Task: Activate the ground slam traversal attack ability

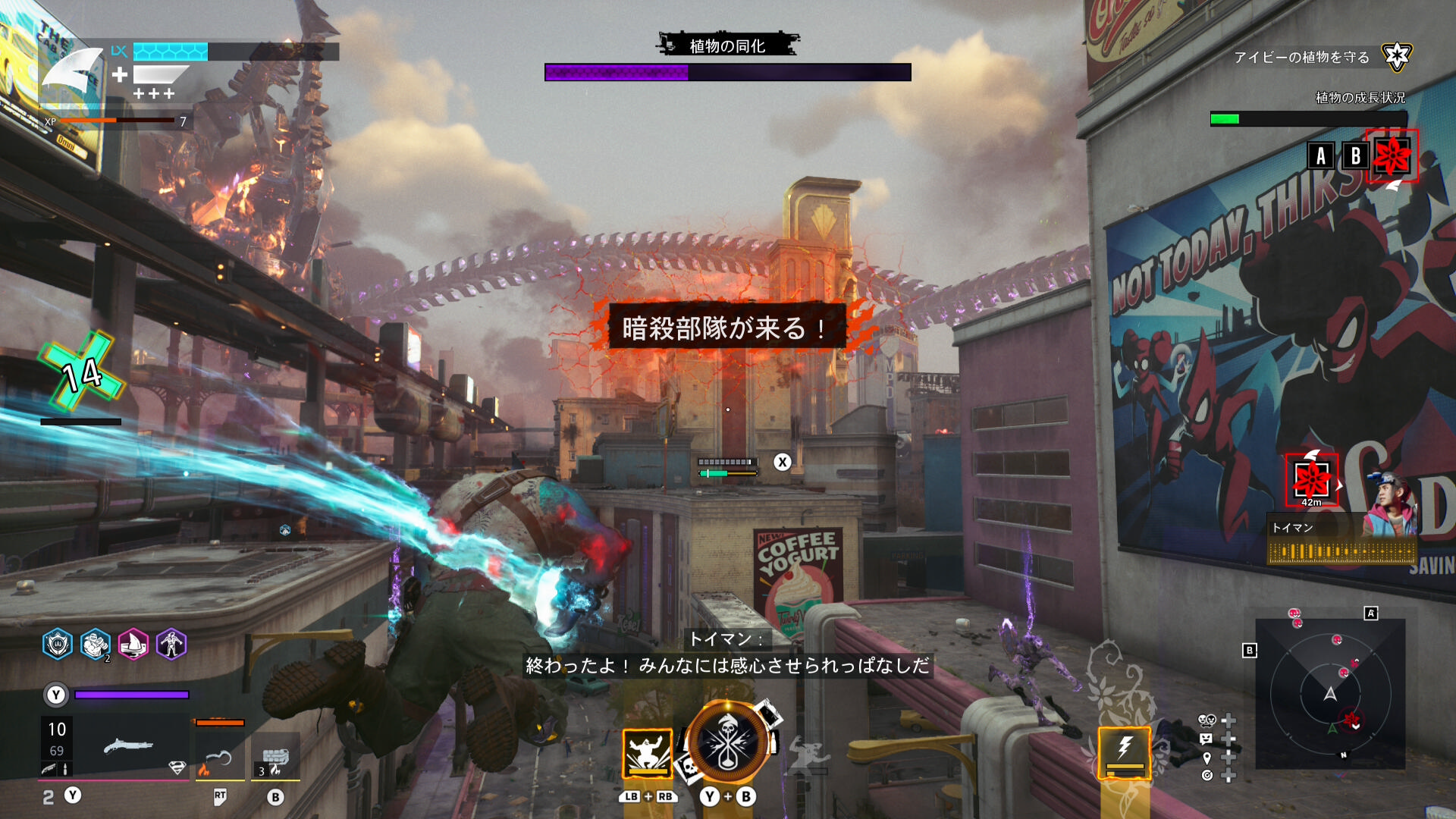Action: [647, 753]
